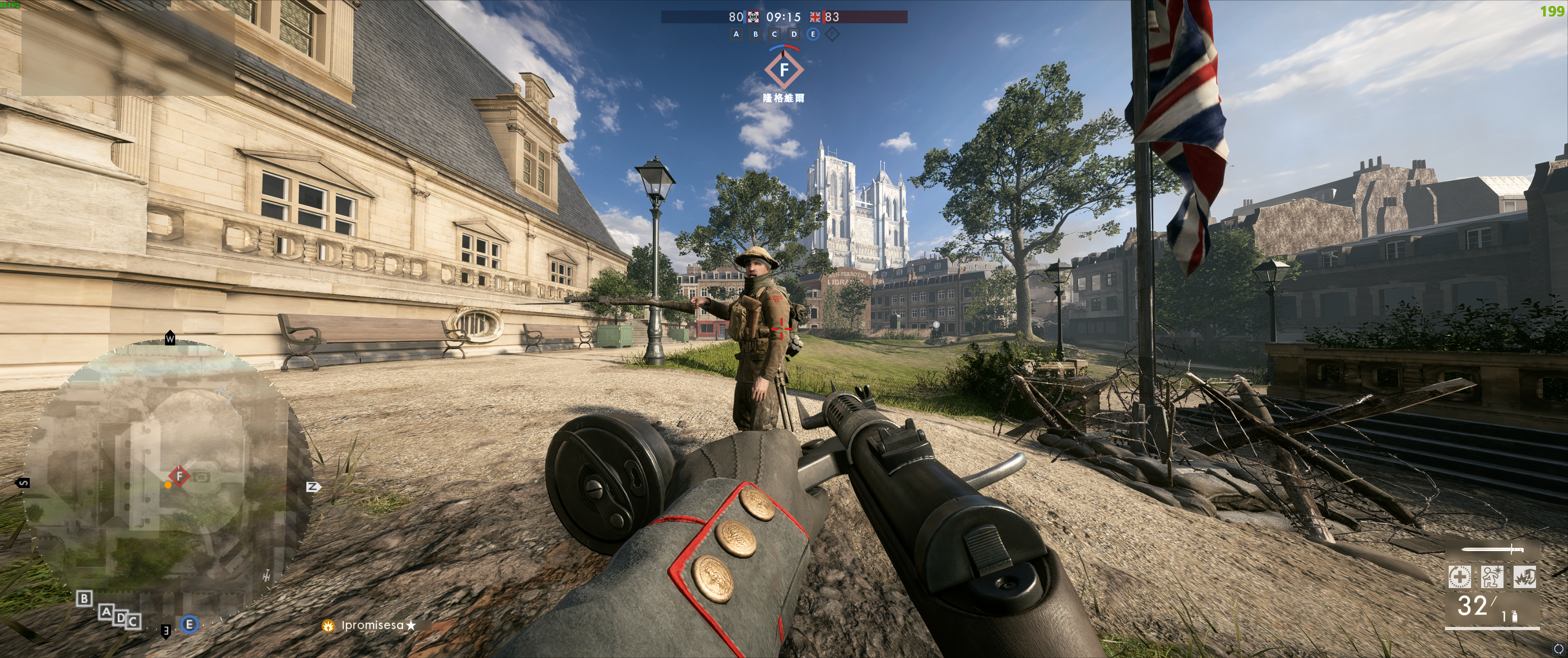Click the Ipromisesa squad member name
This screenshot has width=1568, height=658.
[x=373, y=625]
